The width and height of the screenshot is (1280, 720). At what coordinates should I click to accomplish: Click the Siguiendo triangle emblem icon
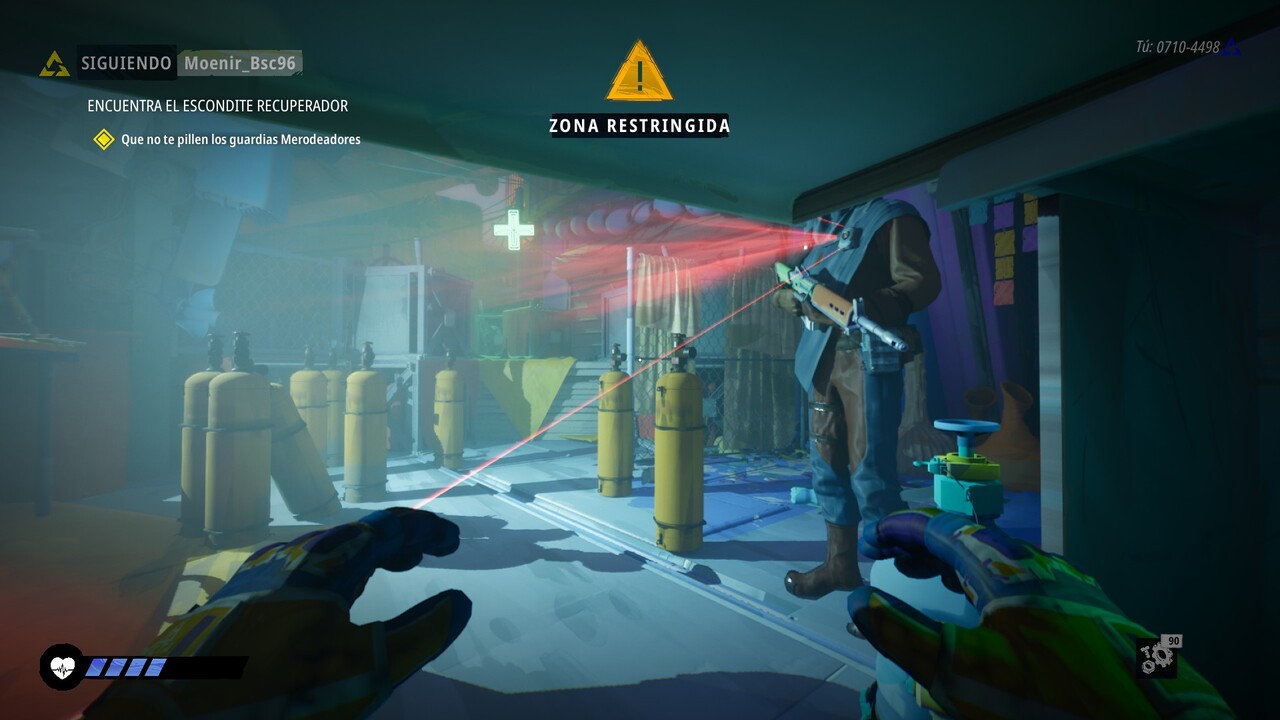click(54, 64)
